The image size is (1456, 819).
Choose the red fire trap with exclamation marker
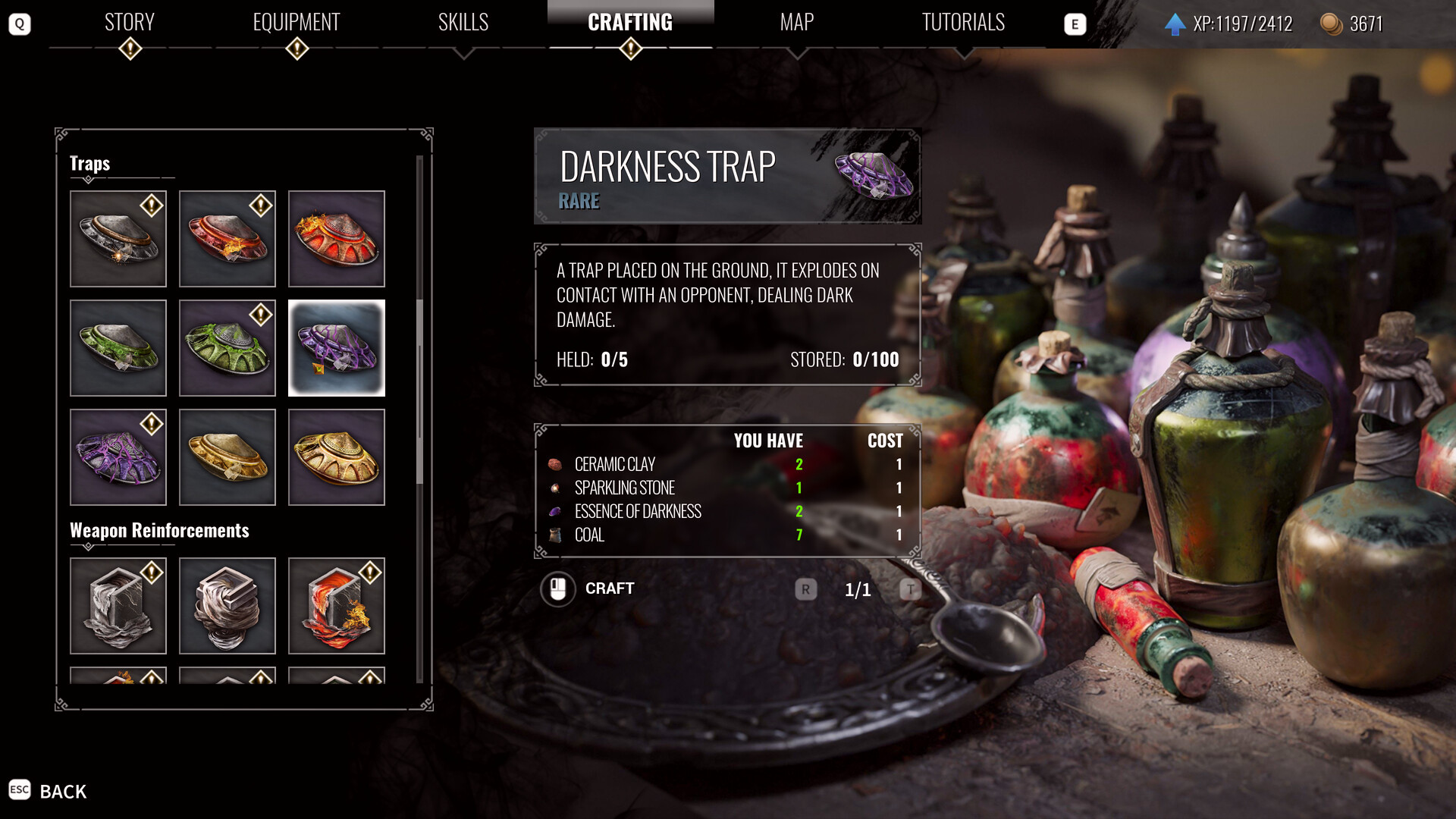(227, 239)
